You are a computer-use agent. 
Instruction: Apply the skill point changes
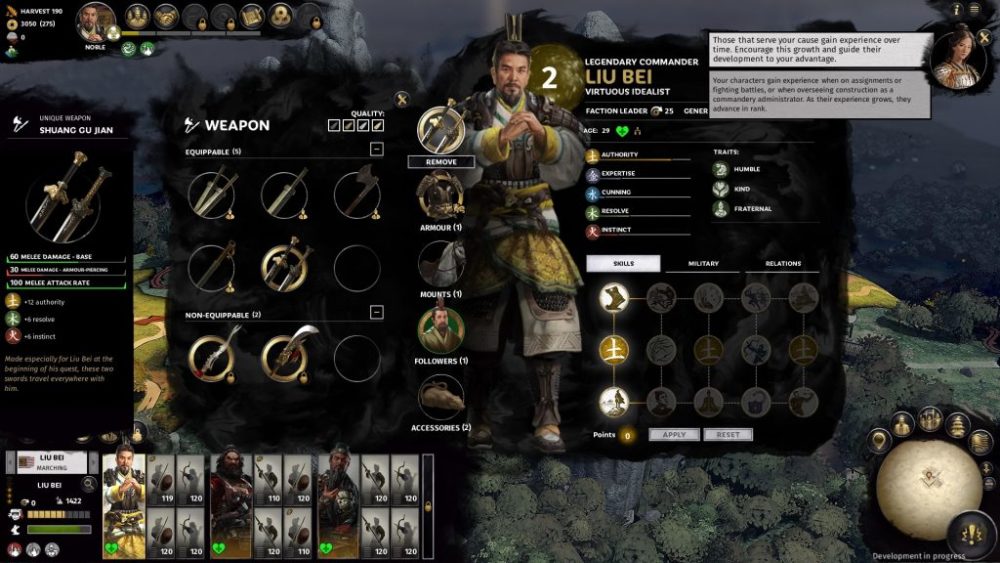[674, 435]
